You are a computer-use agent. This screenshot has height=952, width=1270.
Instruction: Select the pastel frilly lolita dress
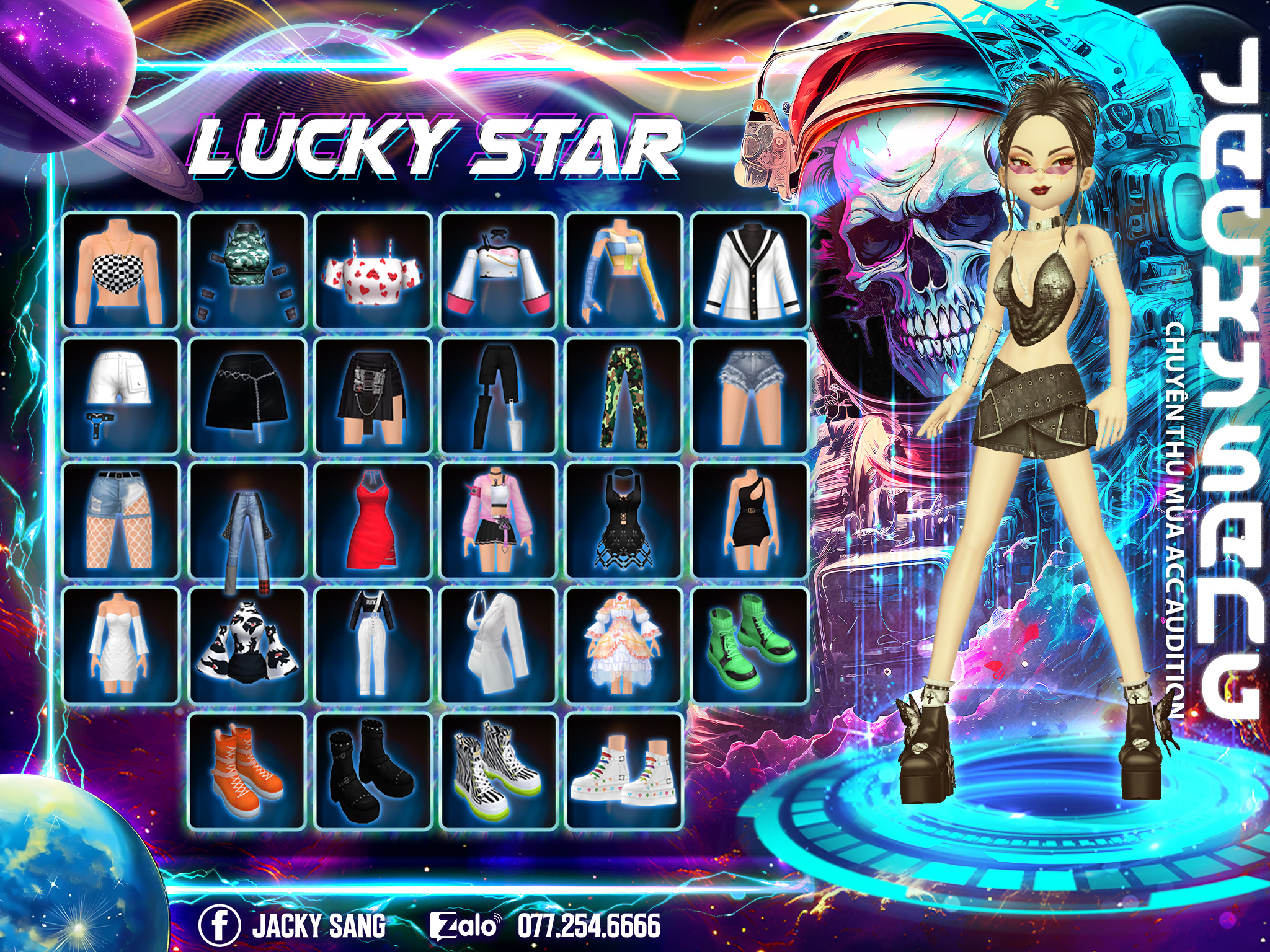[624, 646]
